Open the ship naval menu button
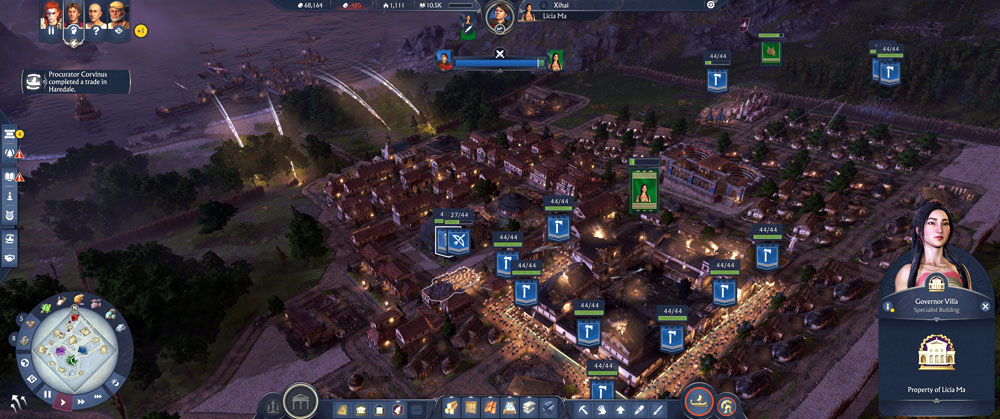The height and width of the screenshot is (419, 1000). (x=699, y=404)
